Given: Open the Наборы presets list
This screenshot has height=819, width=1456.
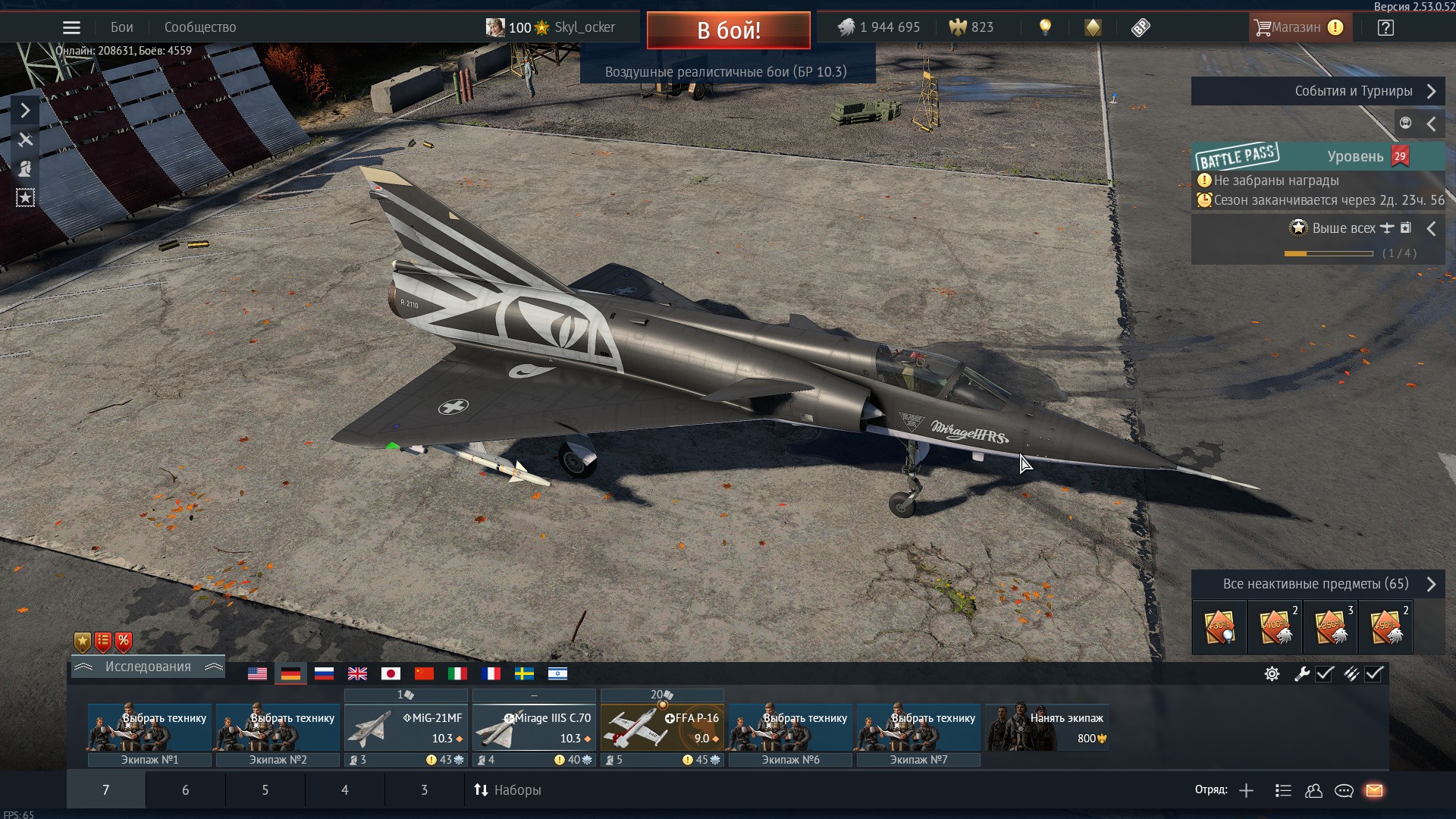Looking at the screenshot, I should pos(508,790).
